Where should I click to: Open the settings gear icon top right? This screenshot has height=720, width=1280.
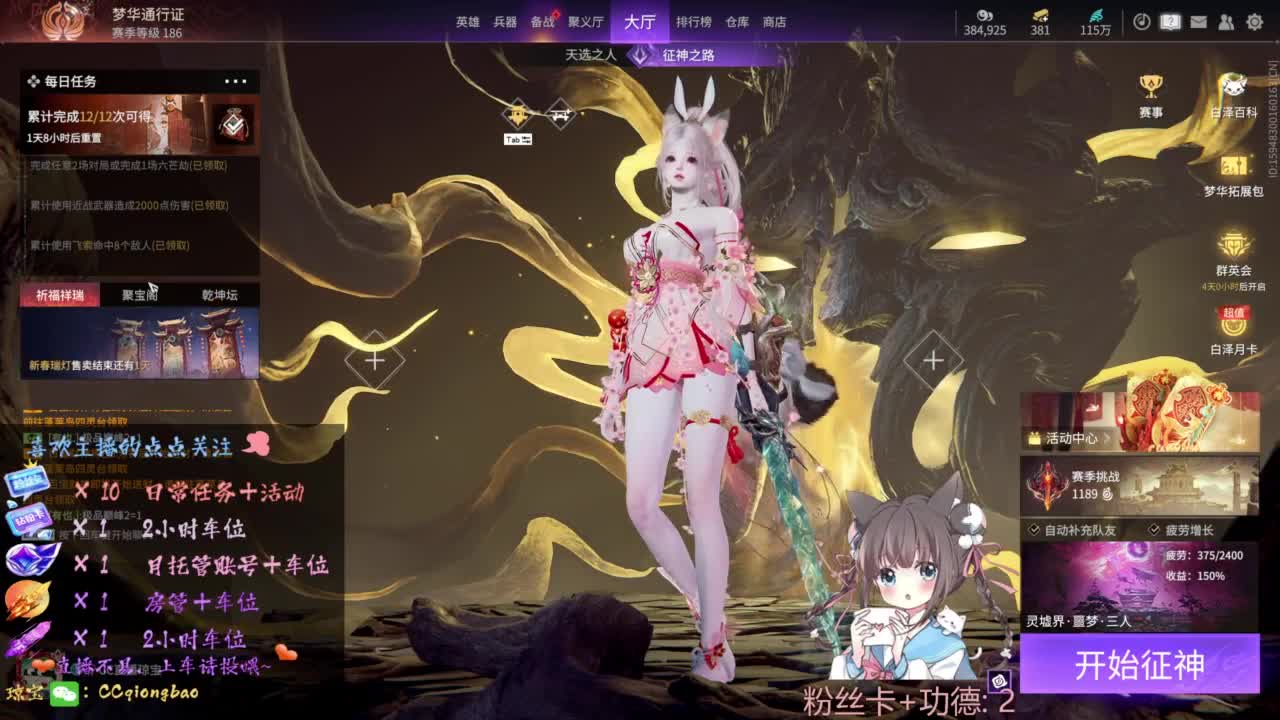coord(1254,21)
